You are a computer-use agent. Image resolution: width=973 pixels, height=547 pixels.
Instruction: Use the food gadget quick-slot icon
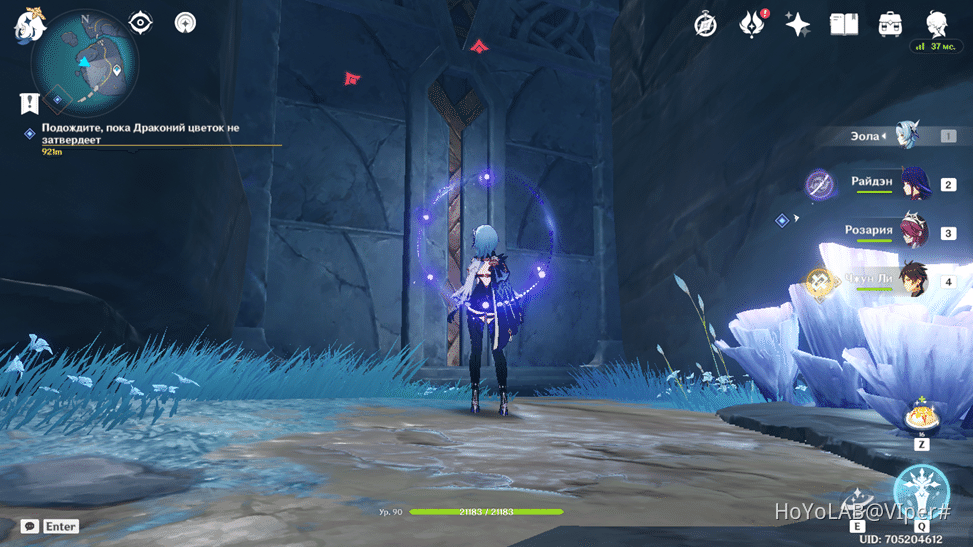click(920, 417)
